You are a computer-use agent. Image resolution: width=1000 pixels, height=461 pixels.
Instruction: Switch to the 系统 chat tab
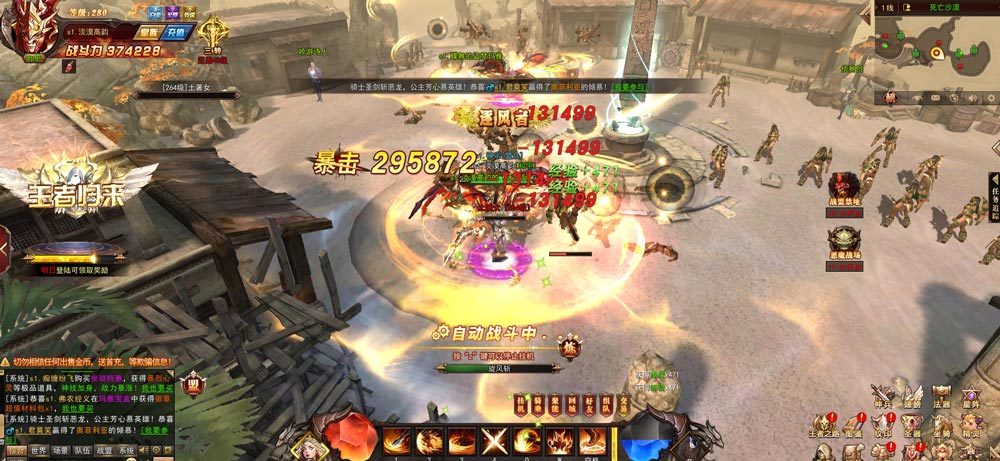tap(126, 451)
